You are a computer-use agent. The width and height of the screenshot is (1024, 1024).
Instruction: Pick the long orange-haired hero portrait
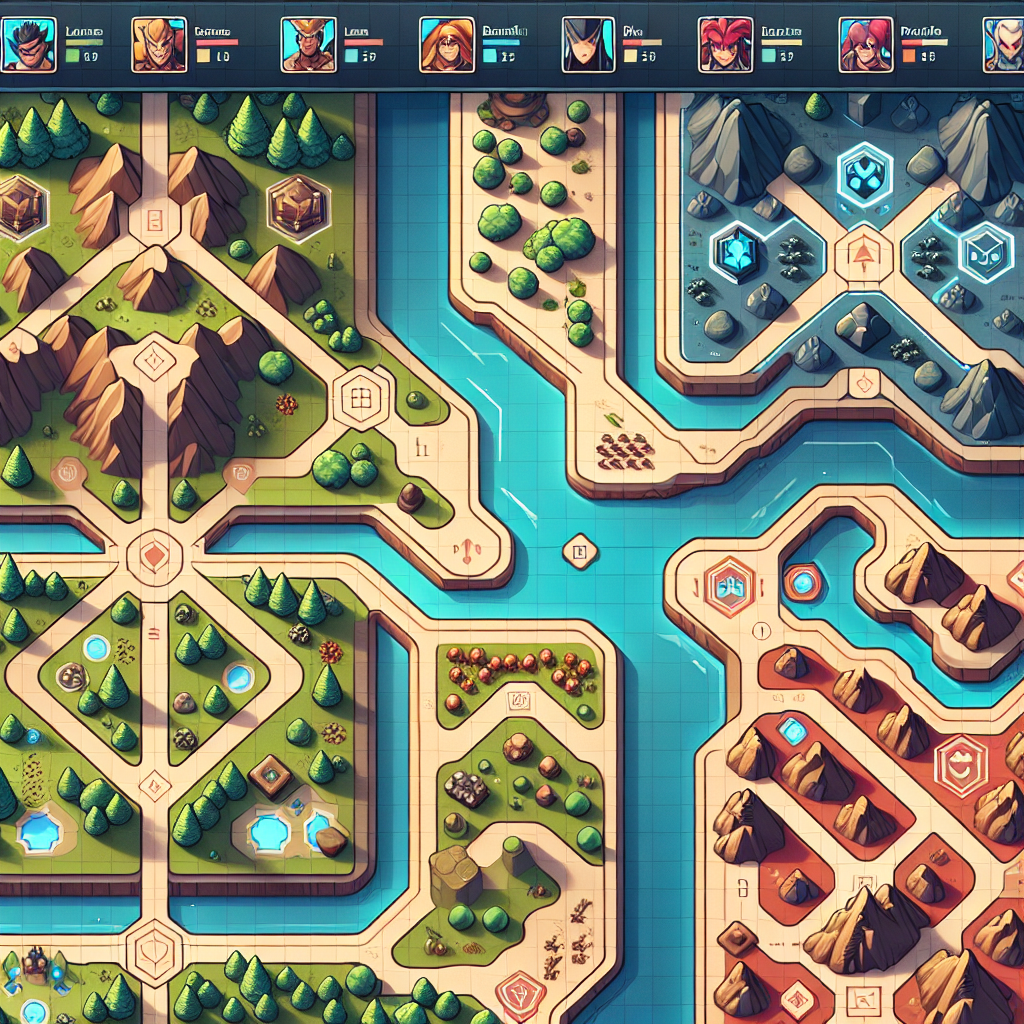pyautogui.click(x=446, y=45)
